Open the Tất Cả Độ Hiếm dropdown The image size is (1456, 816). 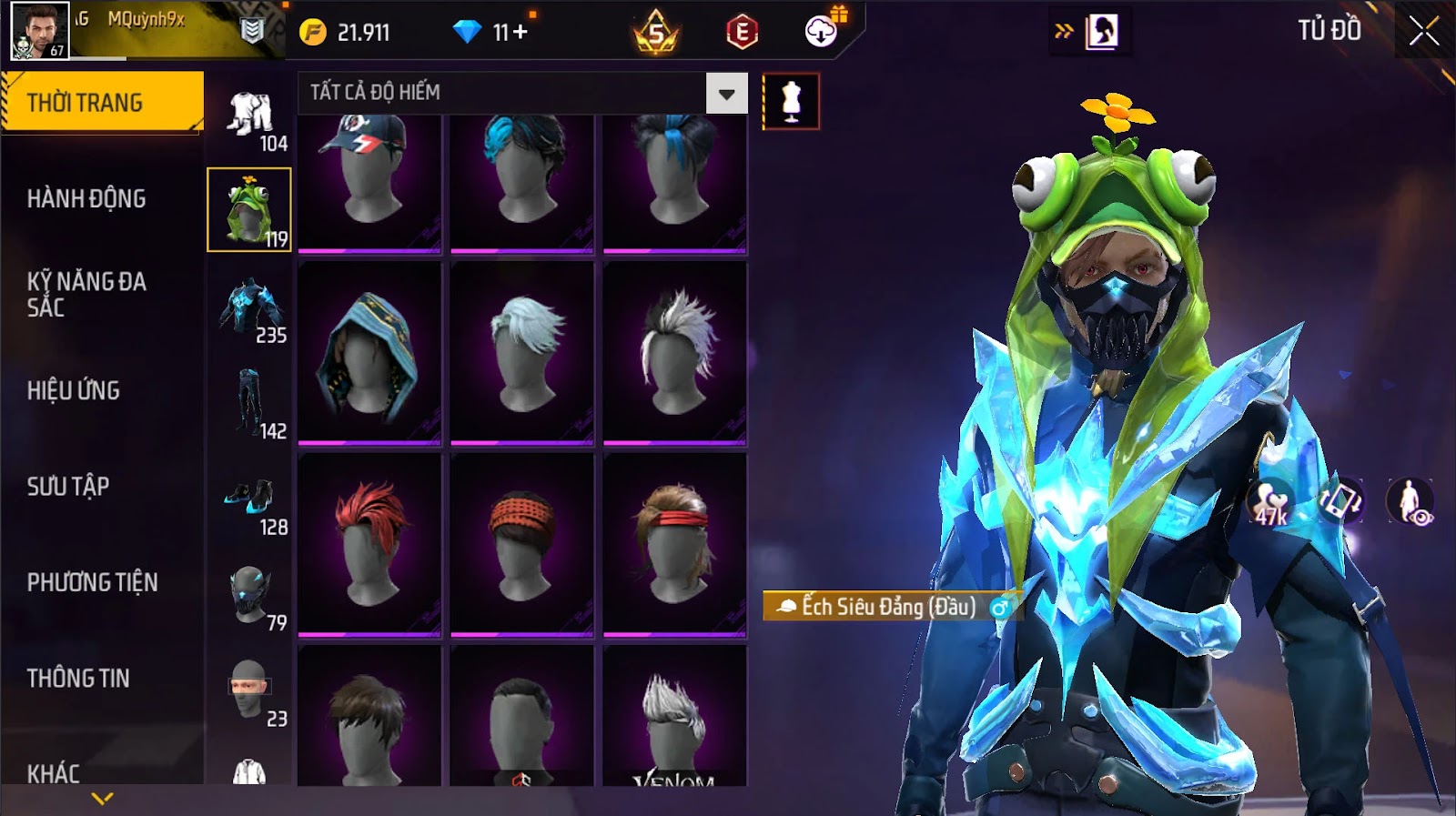click(726, 94)
